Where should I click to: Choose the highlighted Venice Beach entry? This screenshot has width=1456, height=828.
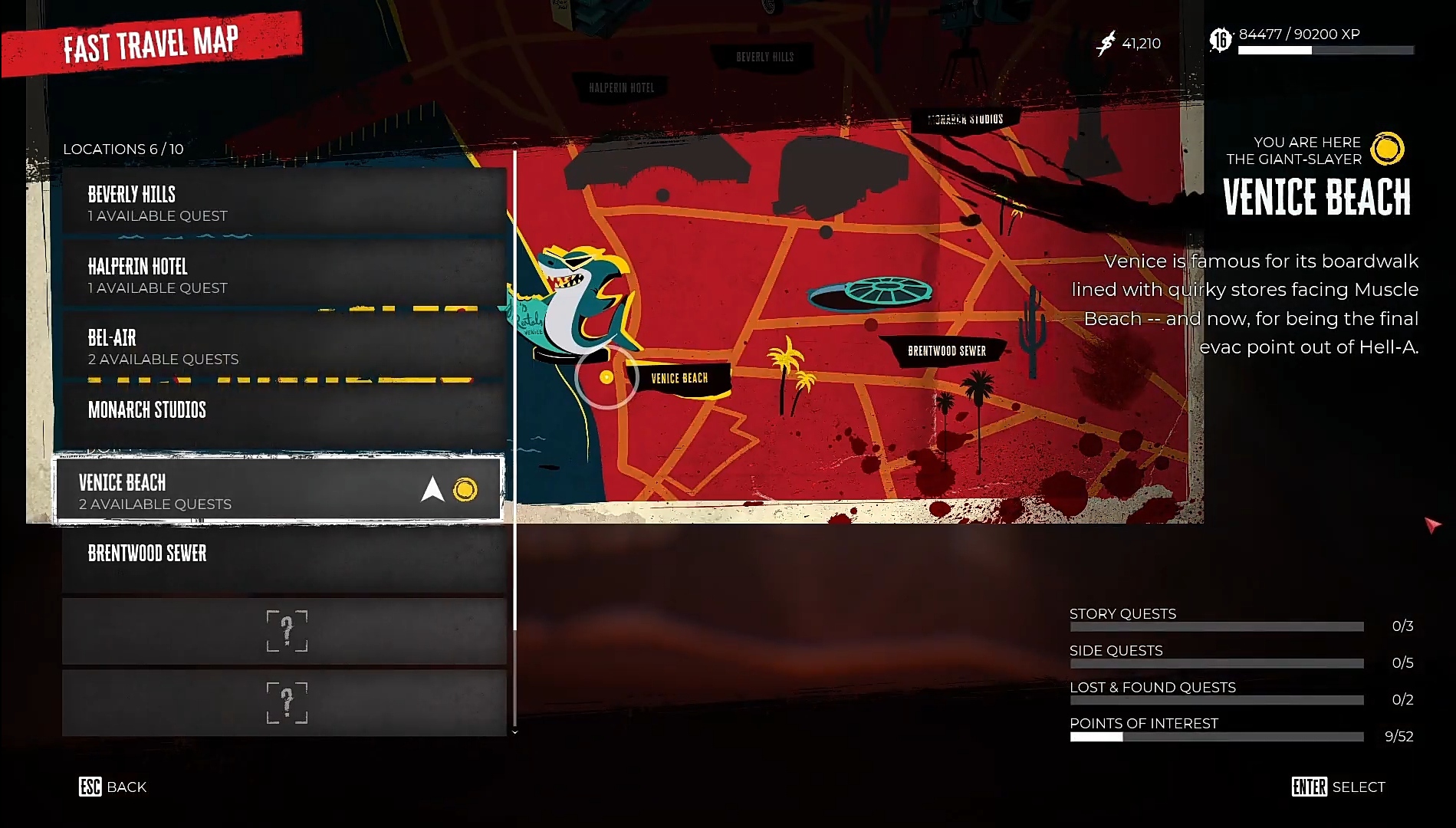tap(278, 491)
